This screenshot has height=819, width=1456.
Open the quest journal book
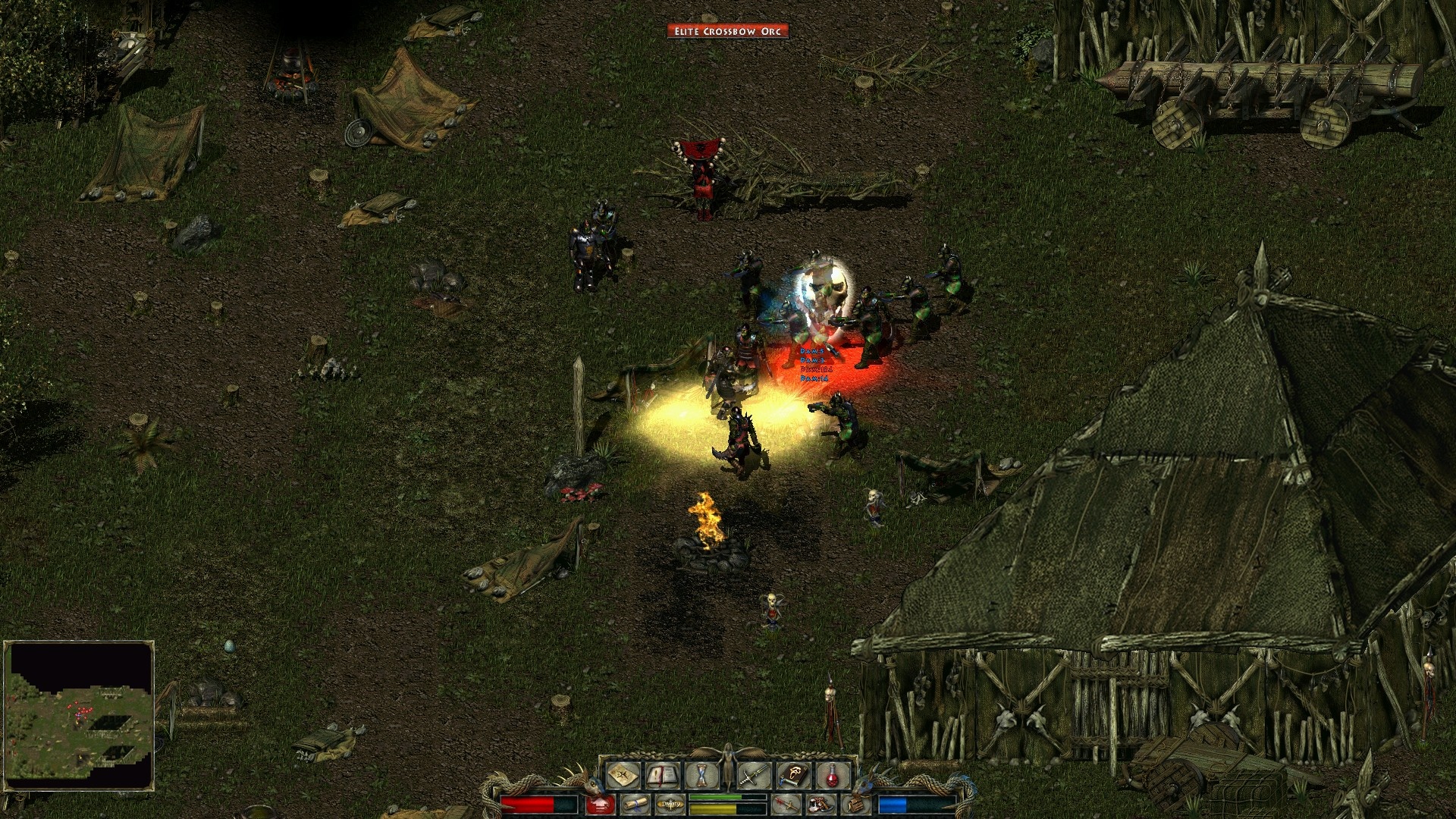click(662, 776)
